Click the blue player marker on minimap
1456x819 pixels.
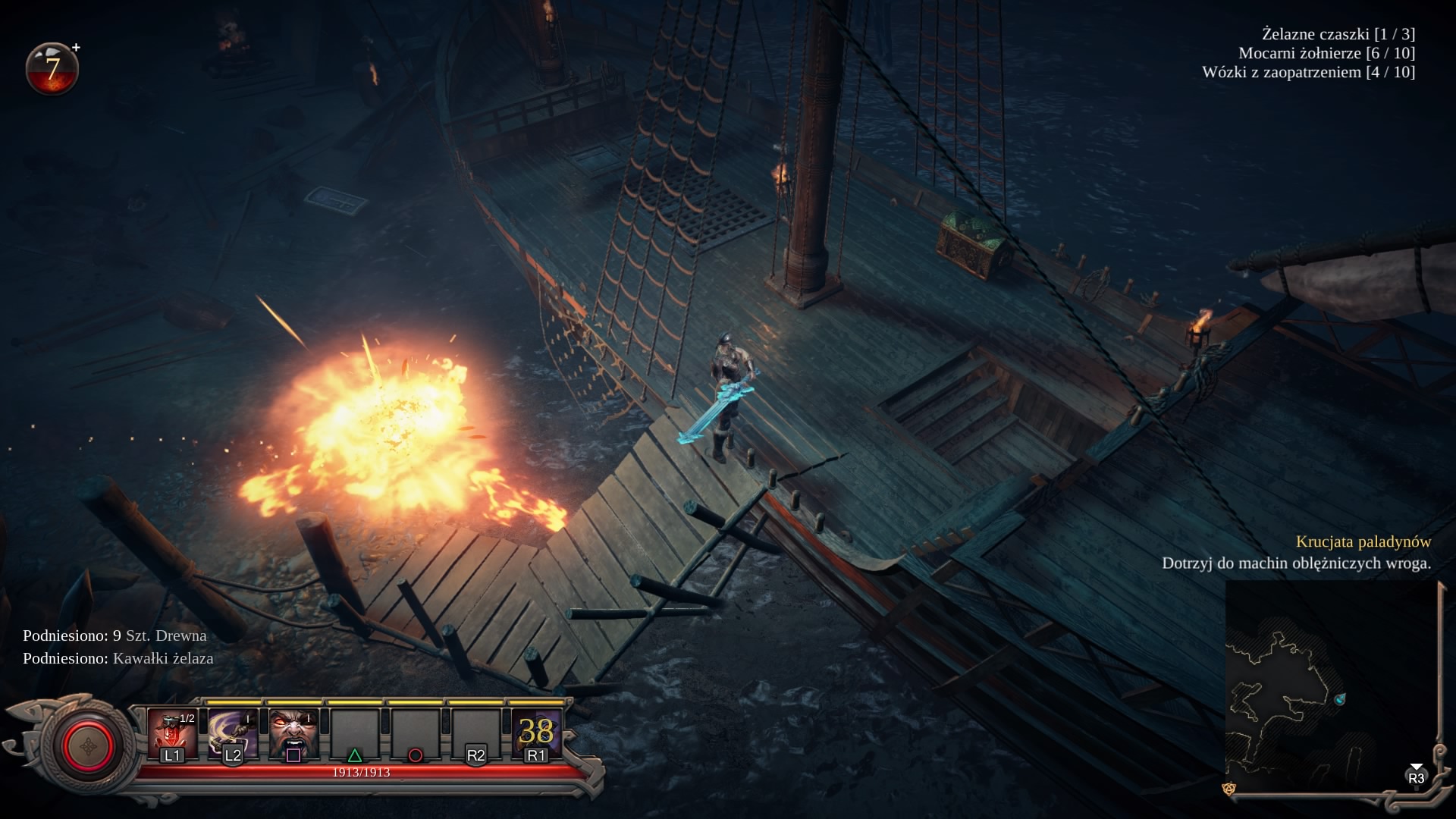click(1341, 698)
